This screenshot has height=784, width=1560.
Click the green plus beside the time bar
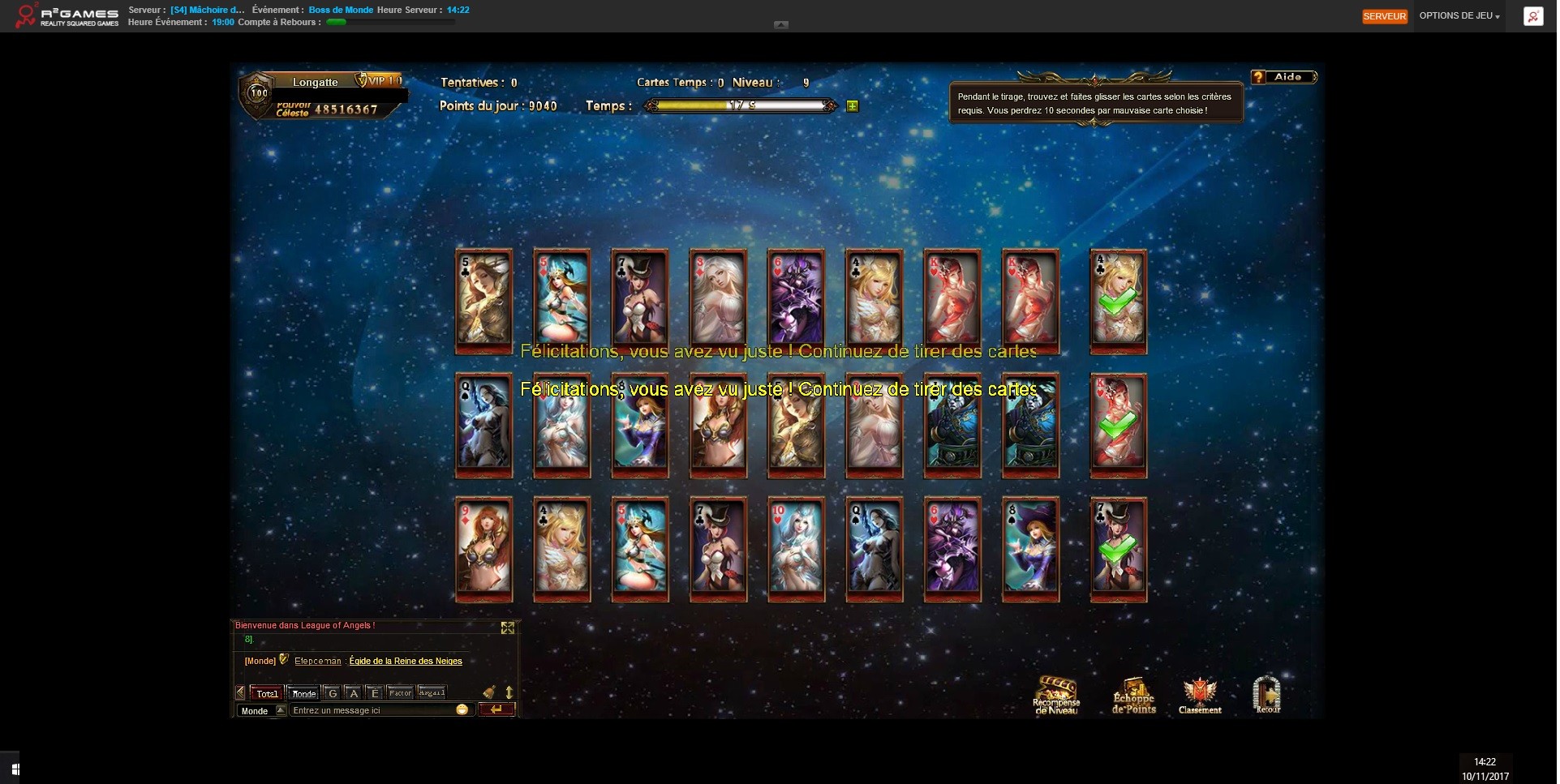coord(853,106)
